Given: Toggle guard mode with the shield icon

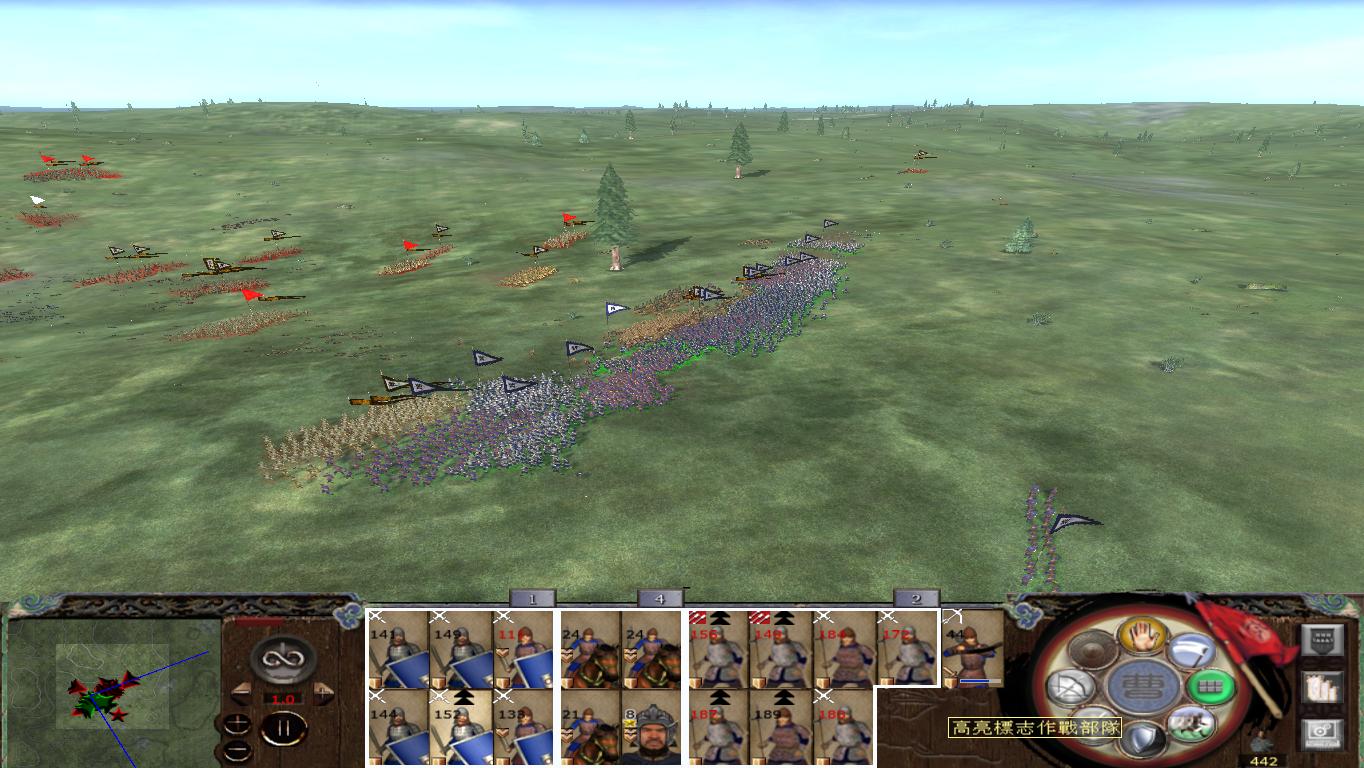Looking at the screenshot, I should (x=1141, y=740).
